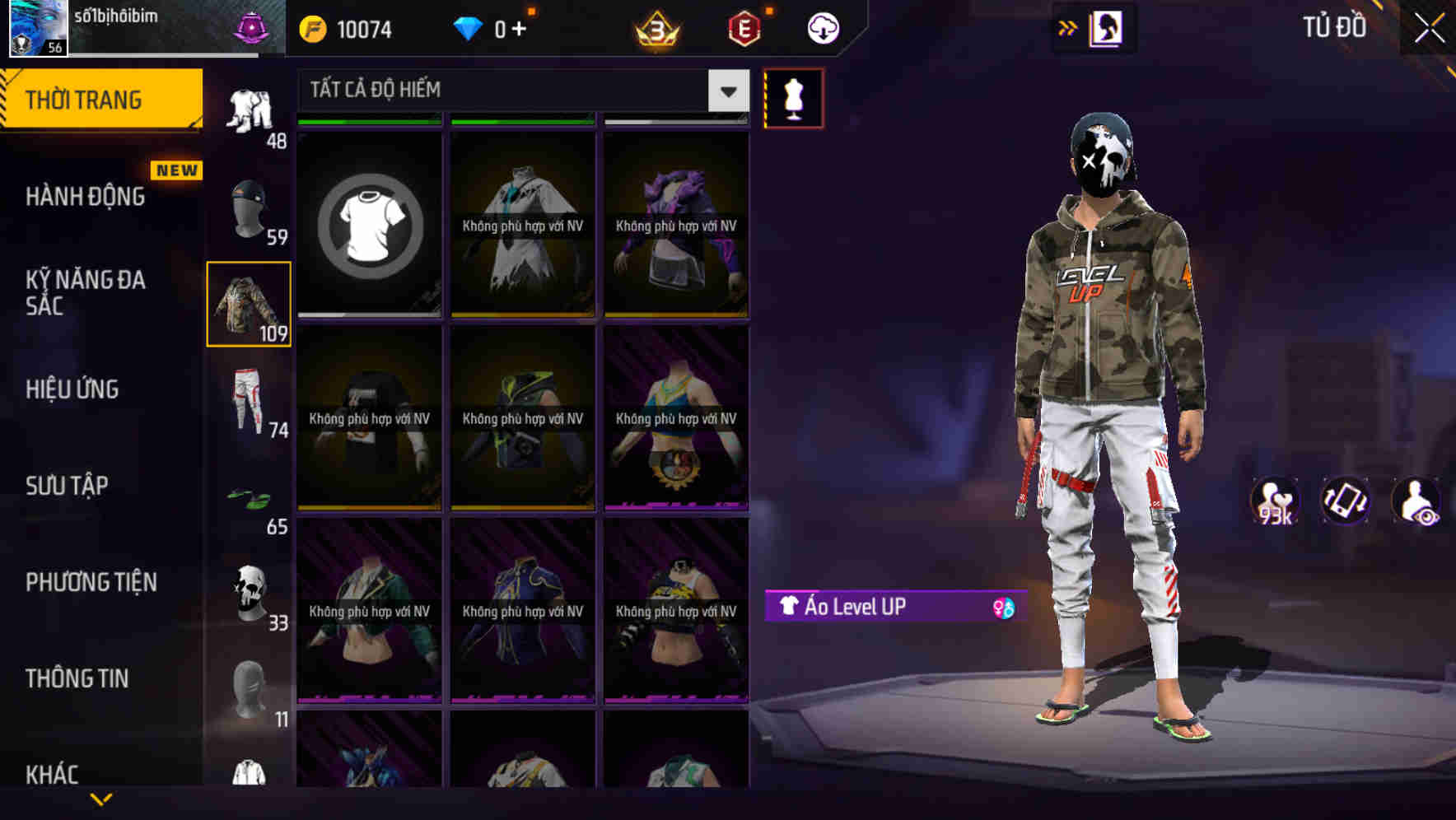Select the mannequin preview icon
The width and height of the screenshot is (1456, 820).
793,97
